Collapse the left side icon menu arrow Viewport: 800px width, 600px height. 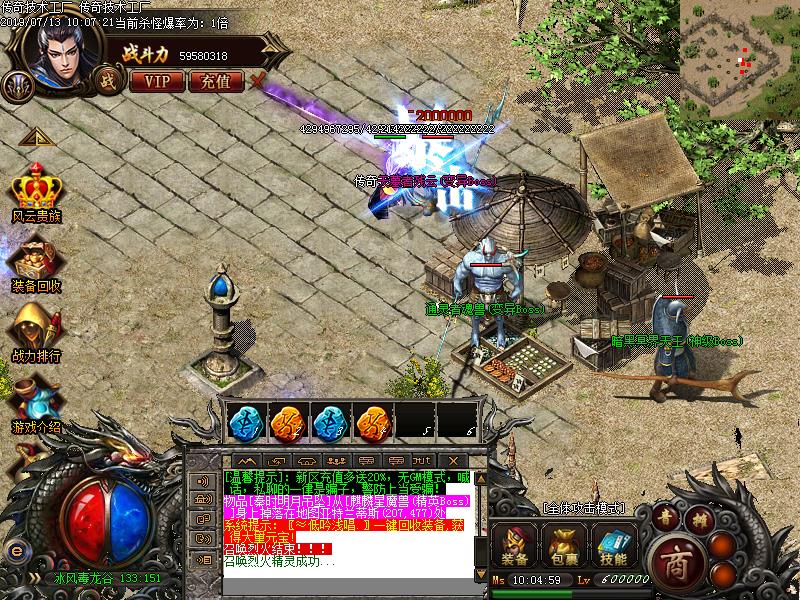(33, 137)
